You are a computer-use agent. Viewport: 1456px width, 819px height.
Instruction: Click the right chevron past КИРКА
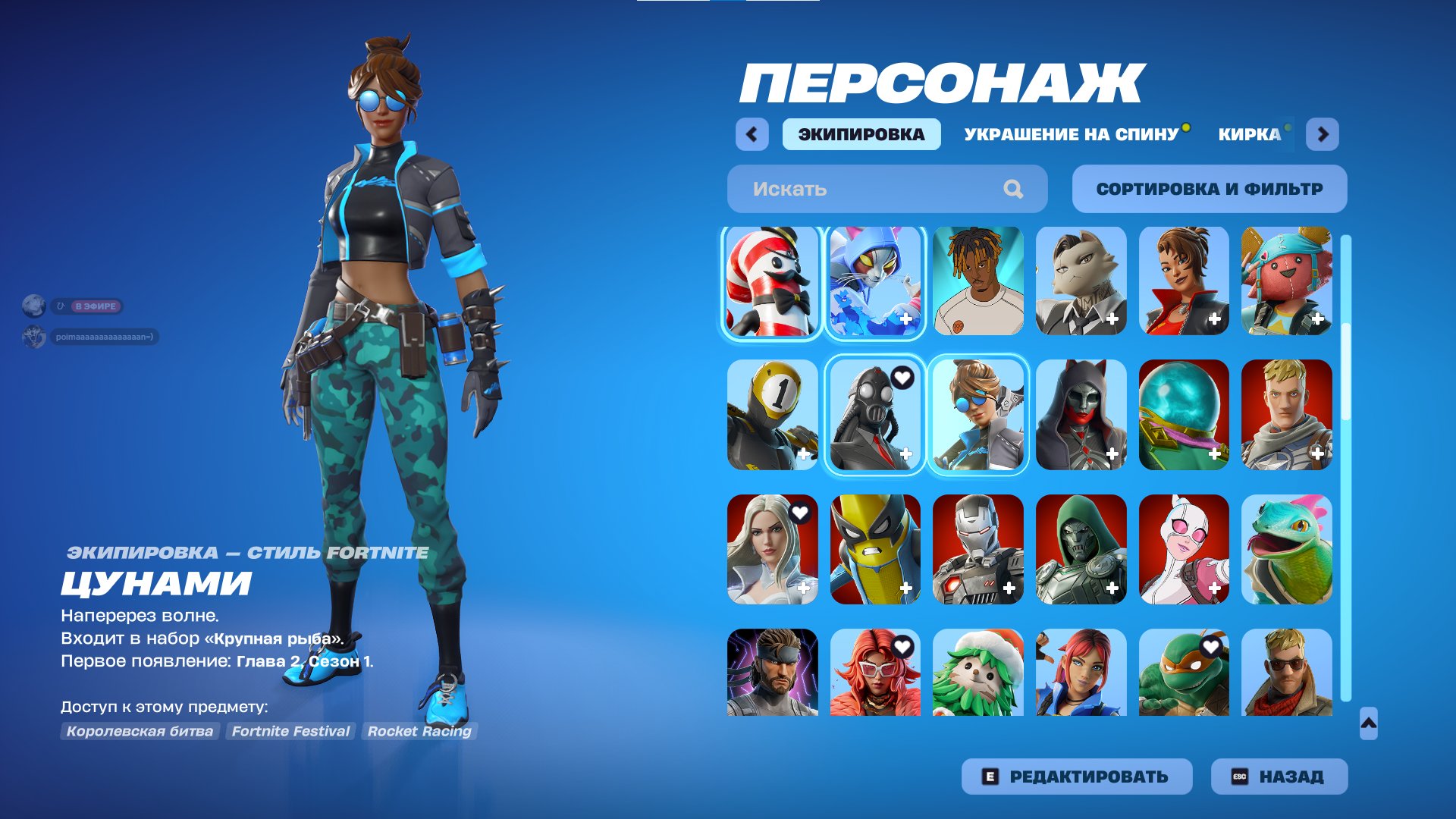click(1323, 134)
